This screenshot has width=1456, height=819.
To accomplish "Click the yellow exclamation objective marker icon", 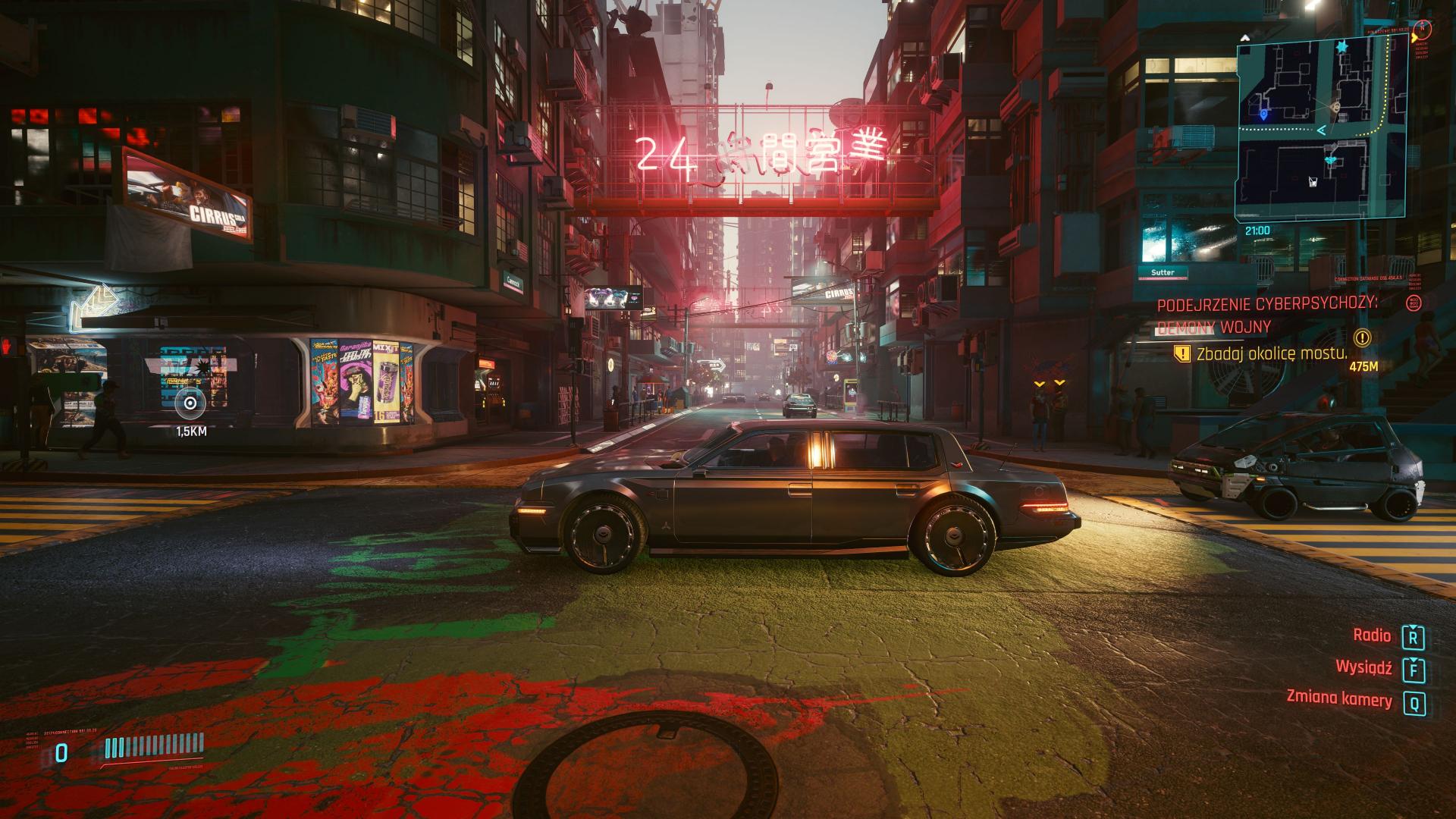I will pos(1183,355).
